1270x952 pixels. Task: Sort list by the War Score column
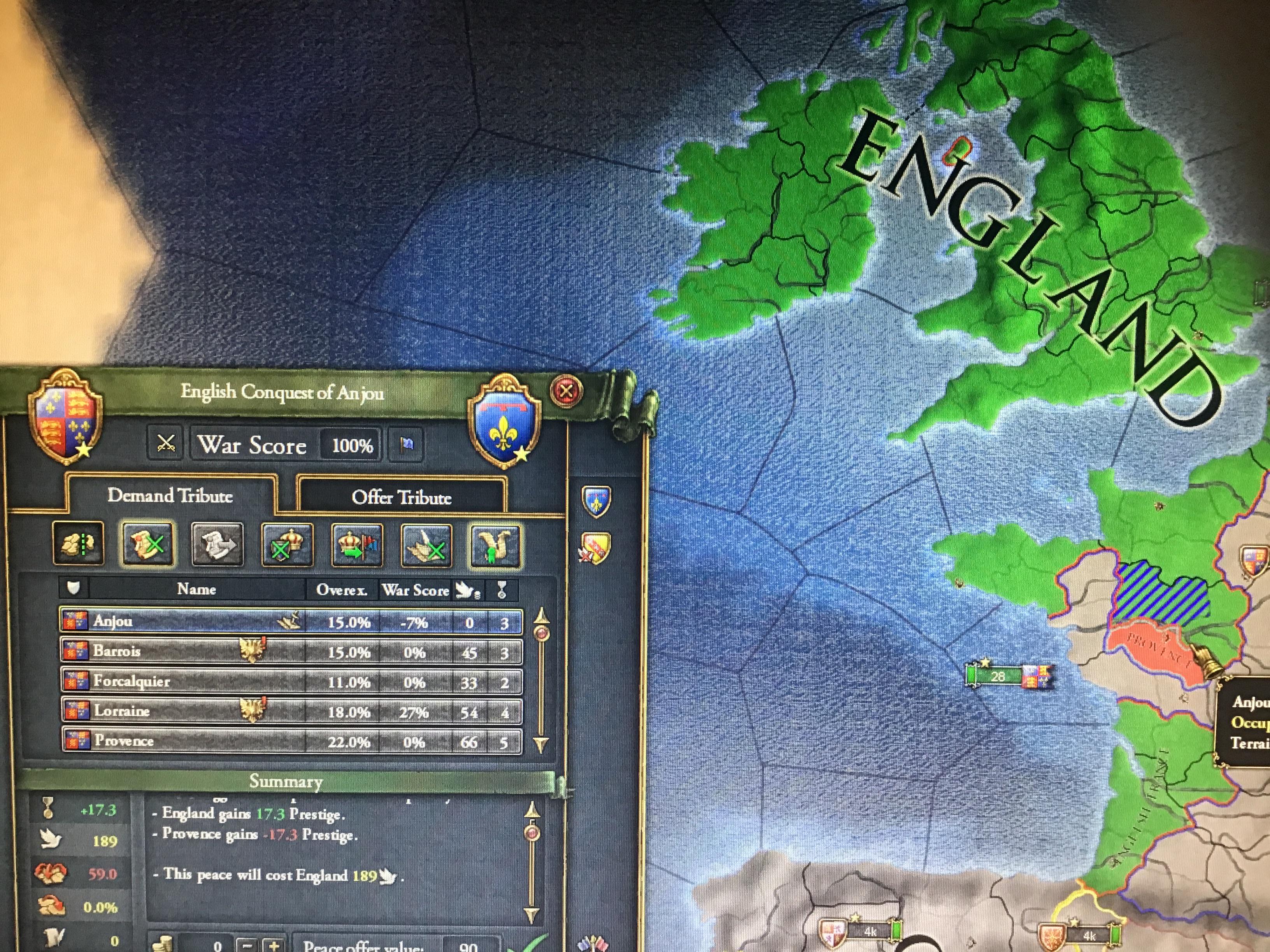point(414,589)
